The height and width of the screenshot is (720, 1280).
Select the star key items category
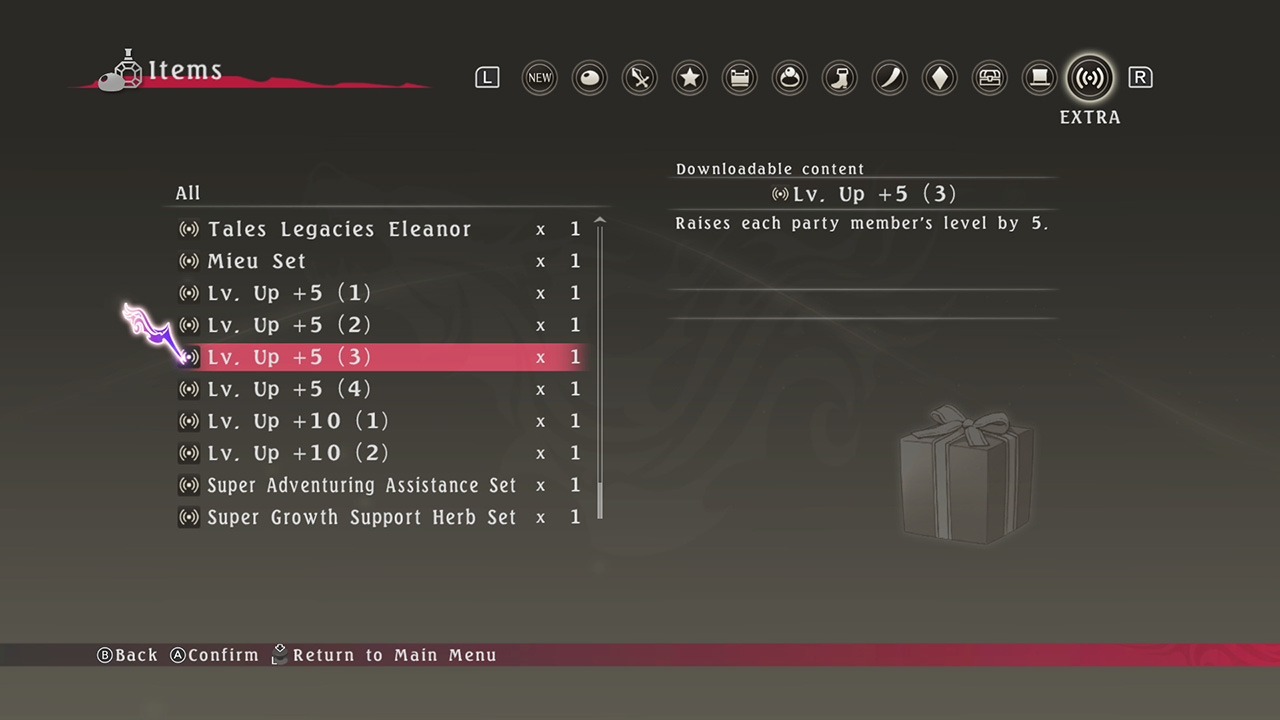(x=689, y=77)
